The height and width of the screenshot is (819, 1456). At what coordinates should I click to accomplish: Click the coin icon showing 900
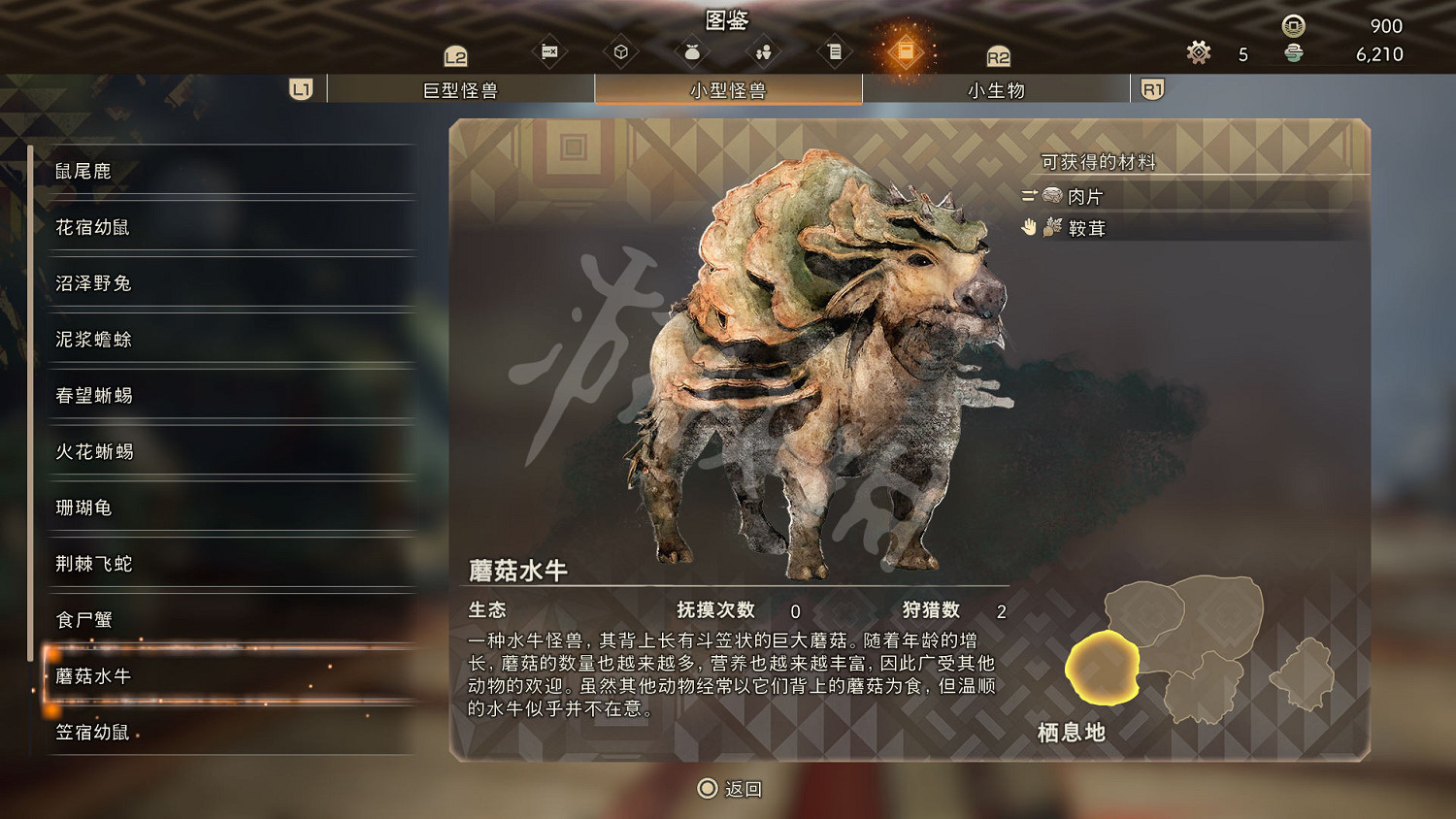click(x=1291, y=26)
